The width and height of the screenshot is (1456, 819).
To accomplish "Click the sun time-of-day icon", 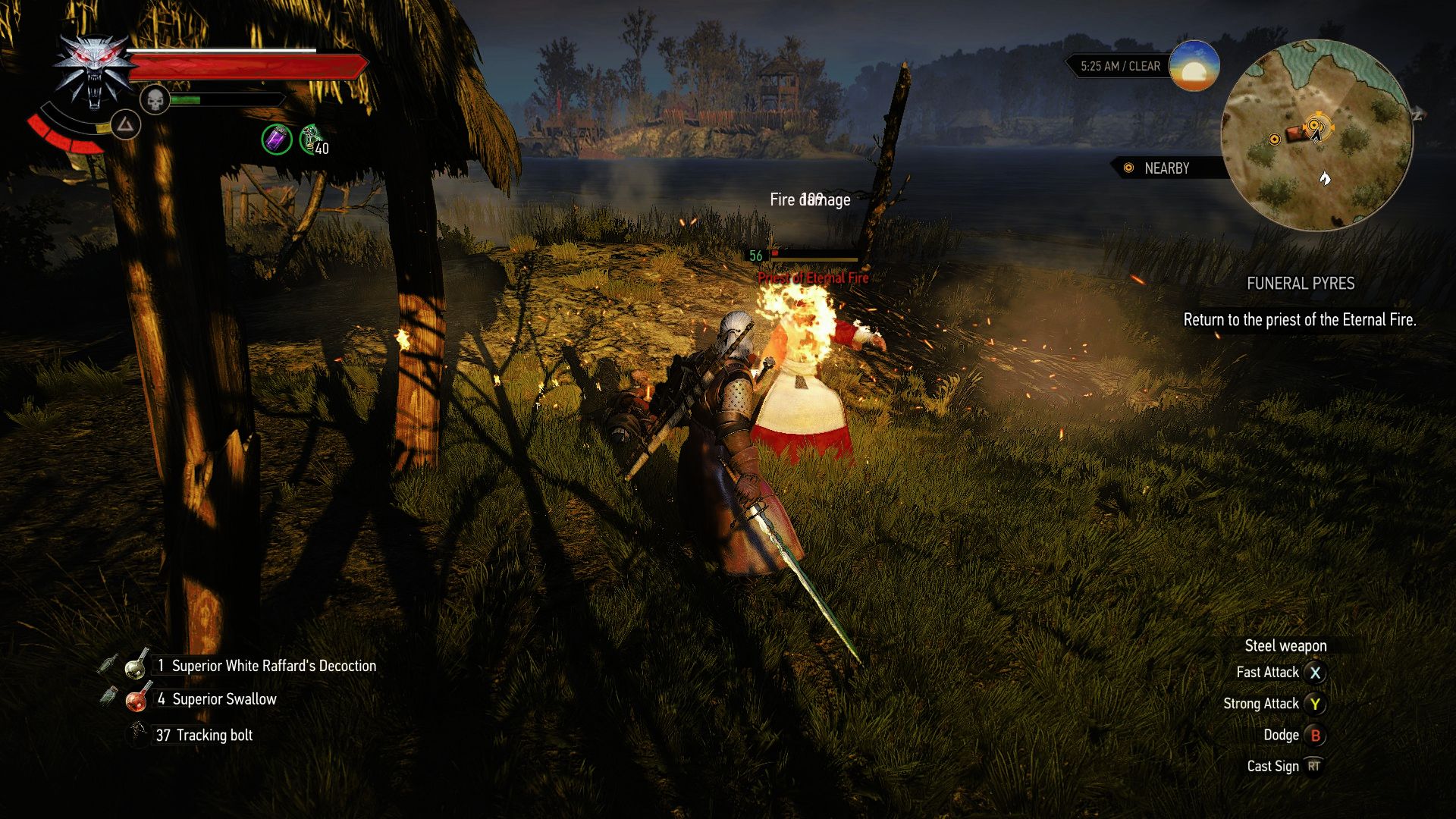I will (1194, 67).
